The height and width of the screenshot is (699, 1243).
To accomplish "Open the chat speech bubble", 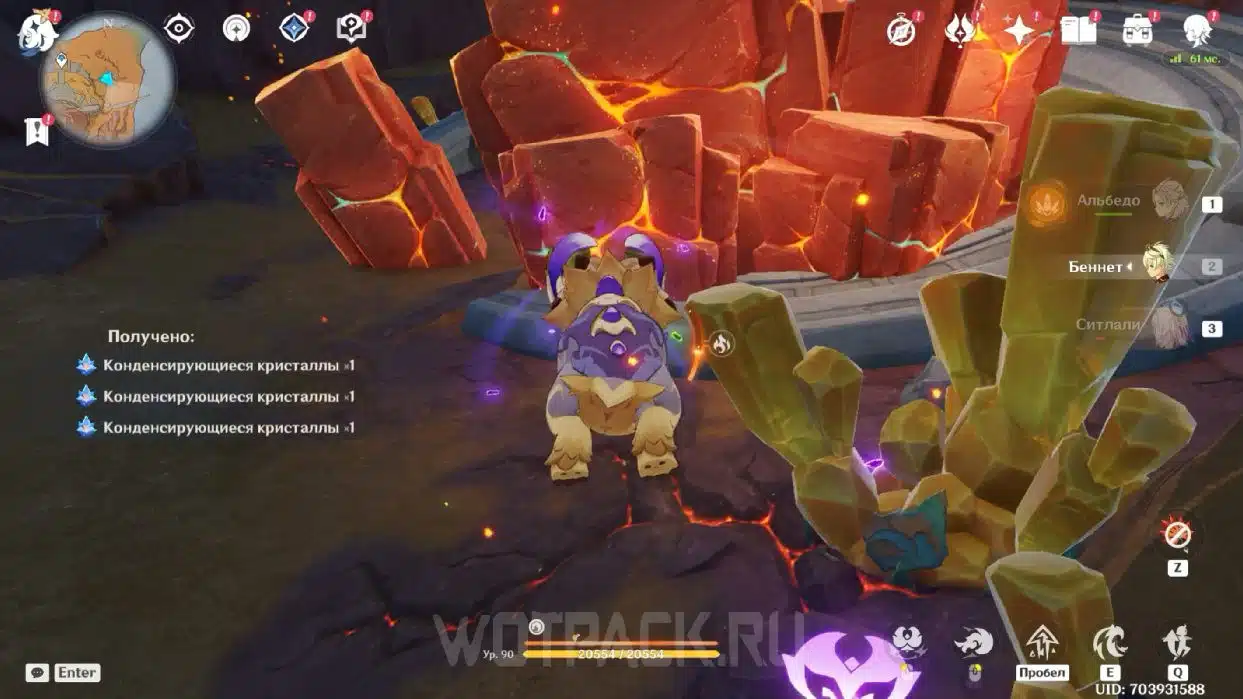I will click(x=38, y=673).
